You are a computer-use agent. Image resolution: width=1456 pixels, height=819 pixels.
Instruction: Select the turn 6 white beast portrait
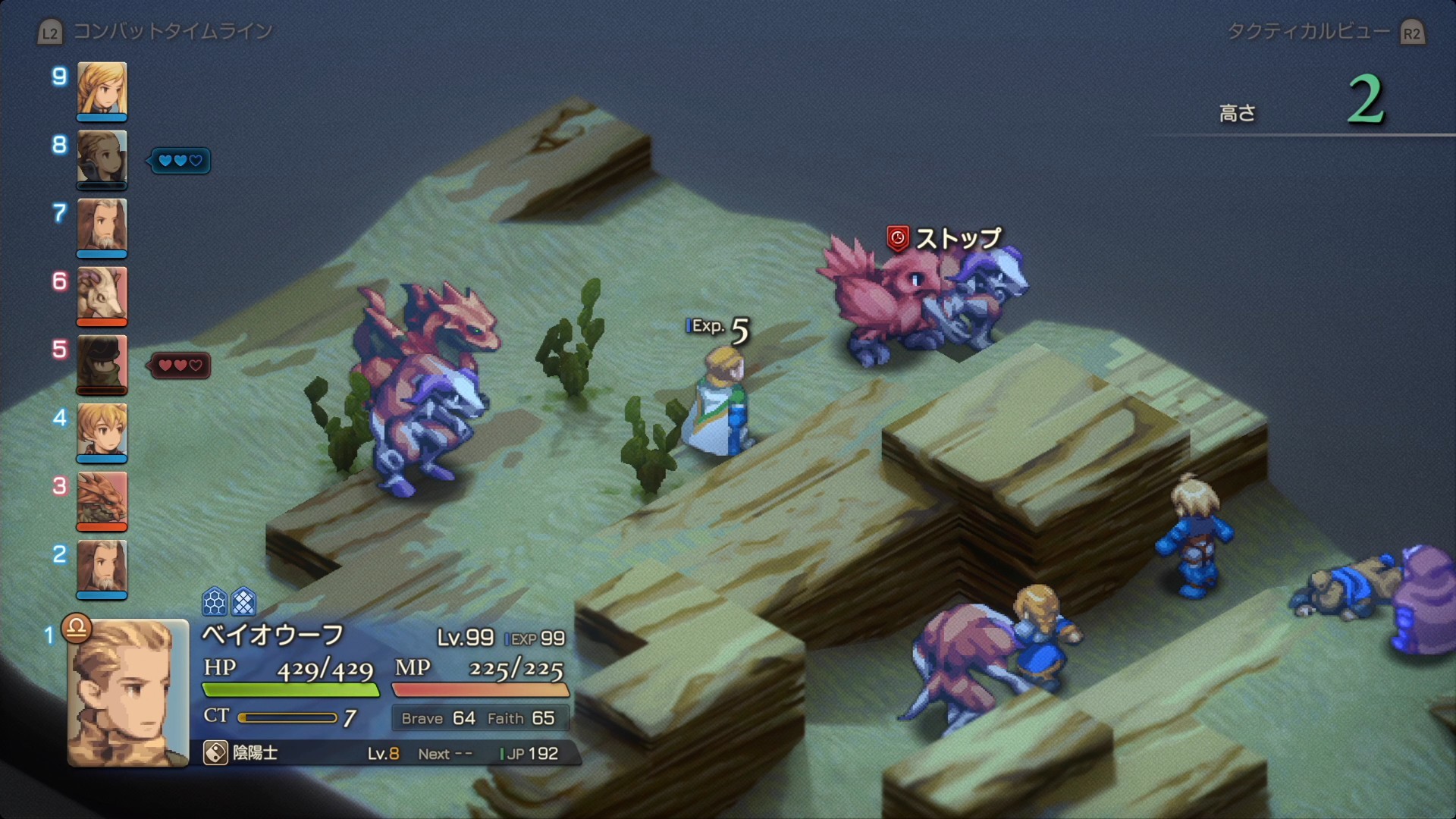click(102, 294)
